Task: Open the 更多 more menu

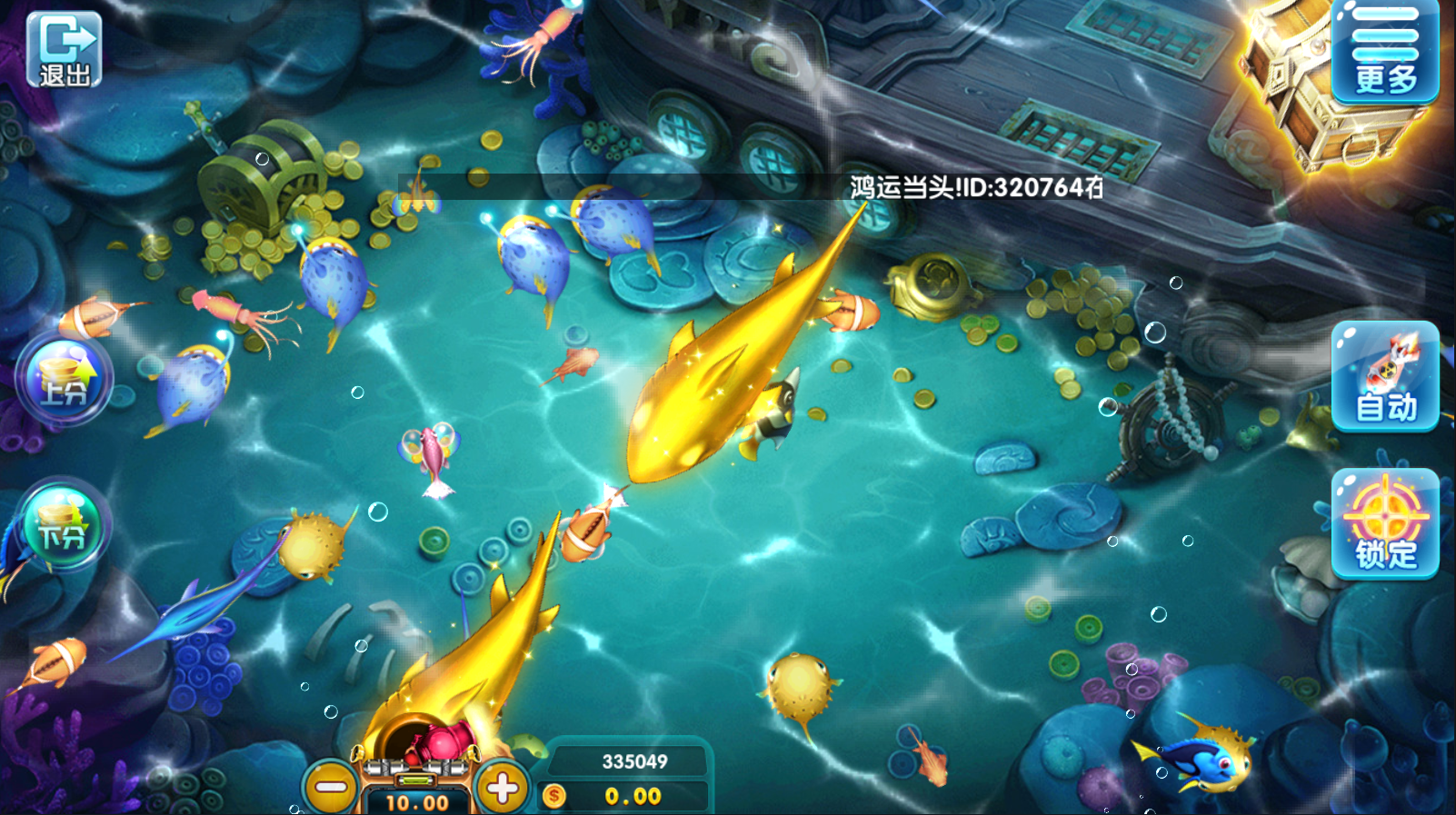Action: click(1385, 51)
